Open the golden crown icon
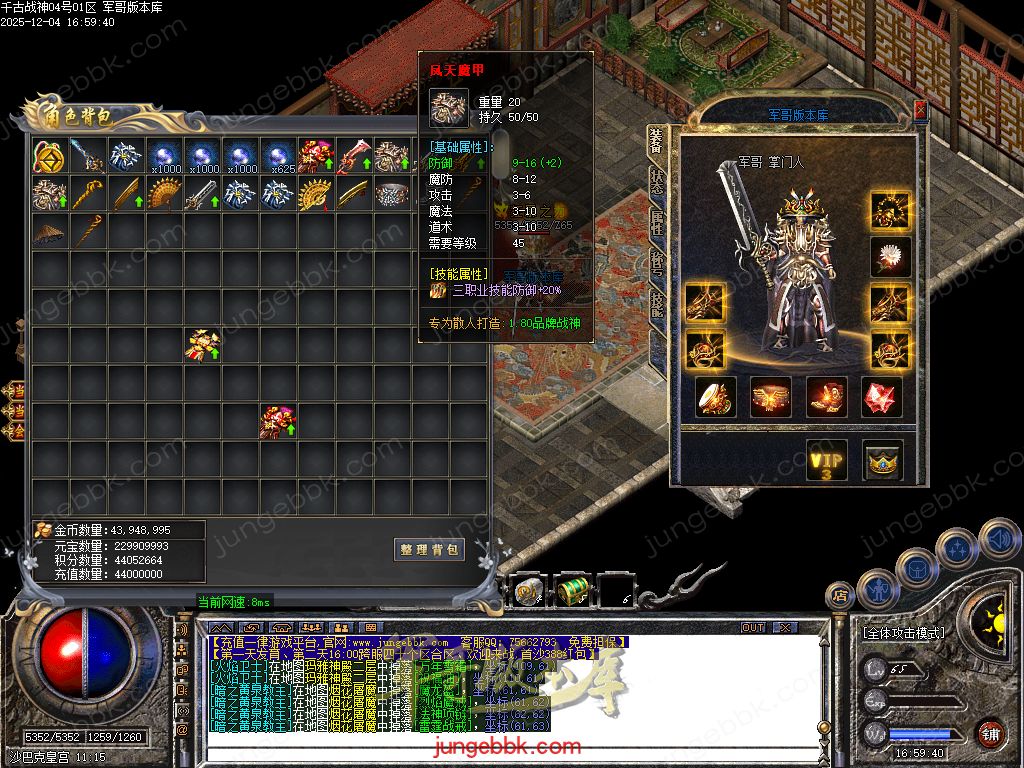The image size is (1024, 768). pyautogui.click(x=883, y=461)
